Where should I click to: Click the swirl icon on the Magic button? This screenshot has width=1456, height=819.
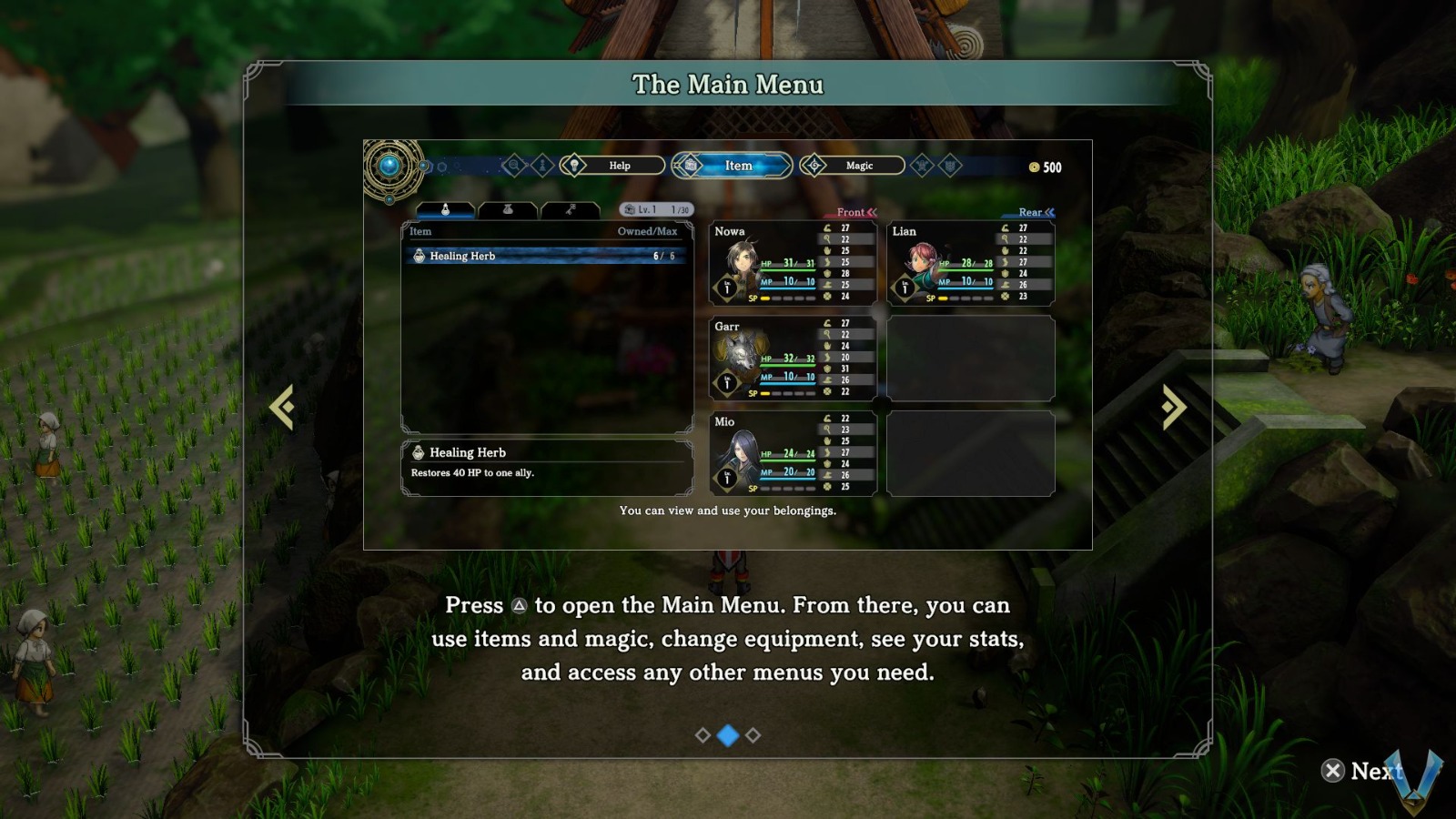click(814, 166)
